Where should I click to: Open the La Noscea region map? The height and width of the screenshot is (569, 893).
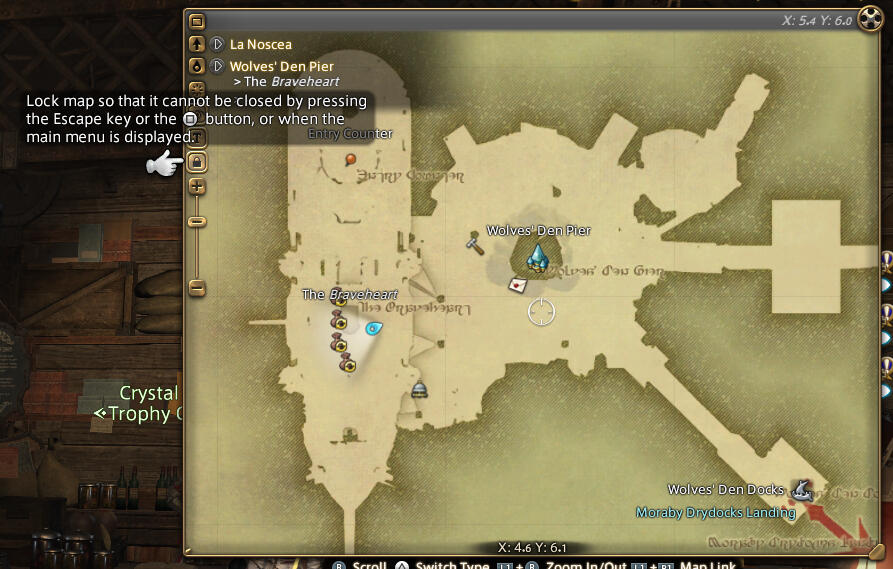(260, 44)
